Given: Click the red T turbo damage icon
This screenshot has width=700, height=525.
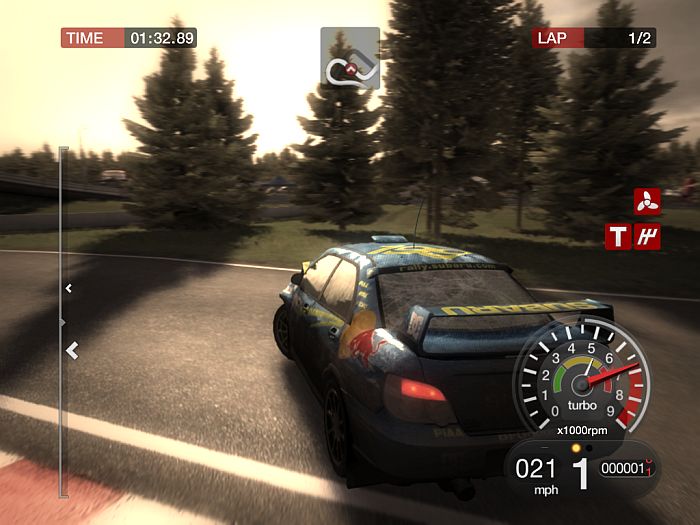Looking at the screenshot, I should [x=619, y=236].
